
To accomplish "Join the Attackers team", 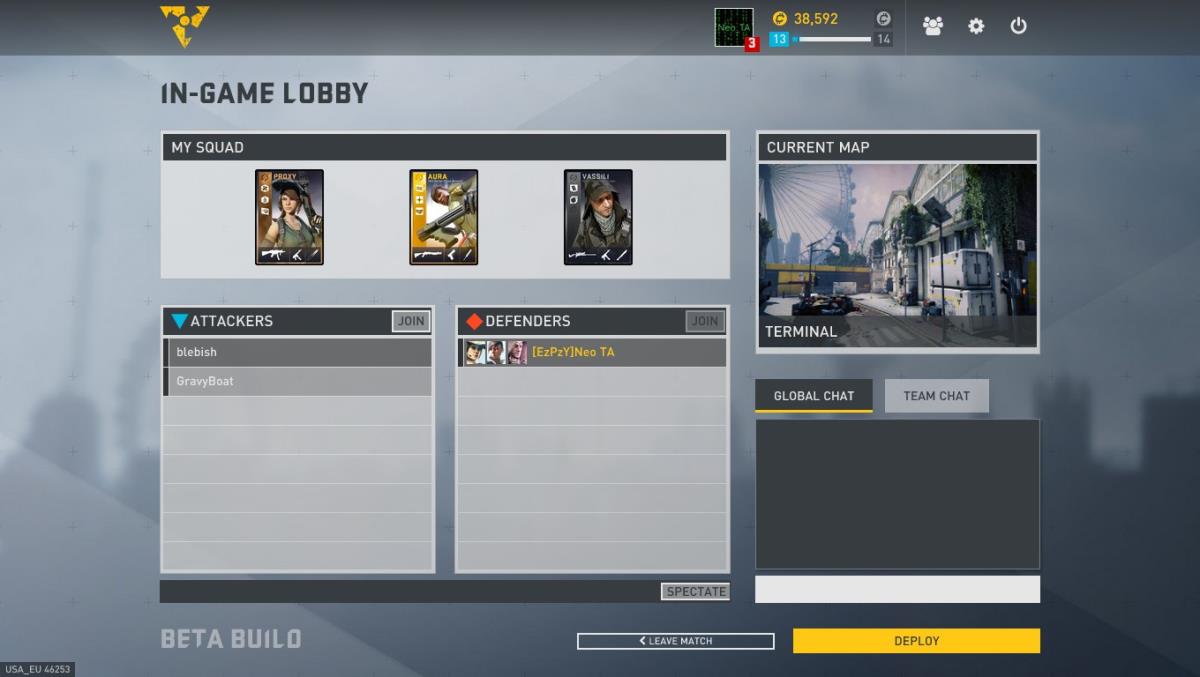I will (411, 321).
